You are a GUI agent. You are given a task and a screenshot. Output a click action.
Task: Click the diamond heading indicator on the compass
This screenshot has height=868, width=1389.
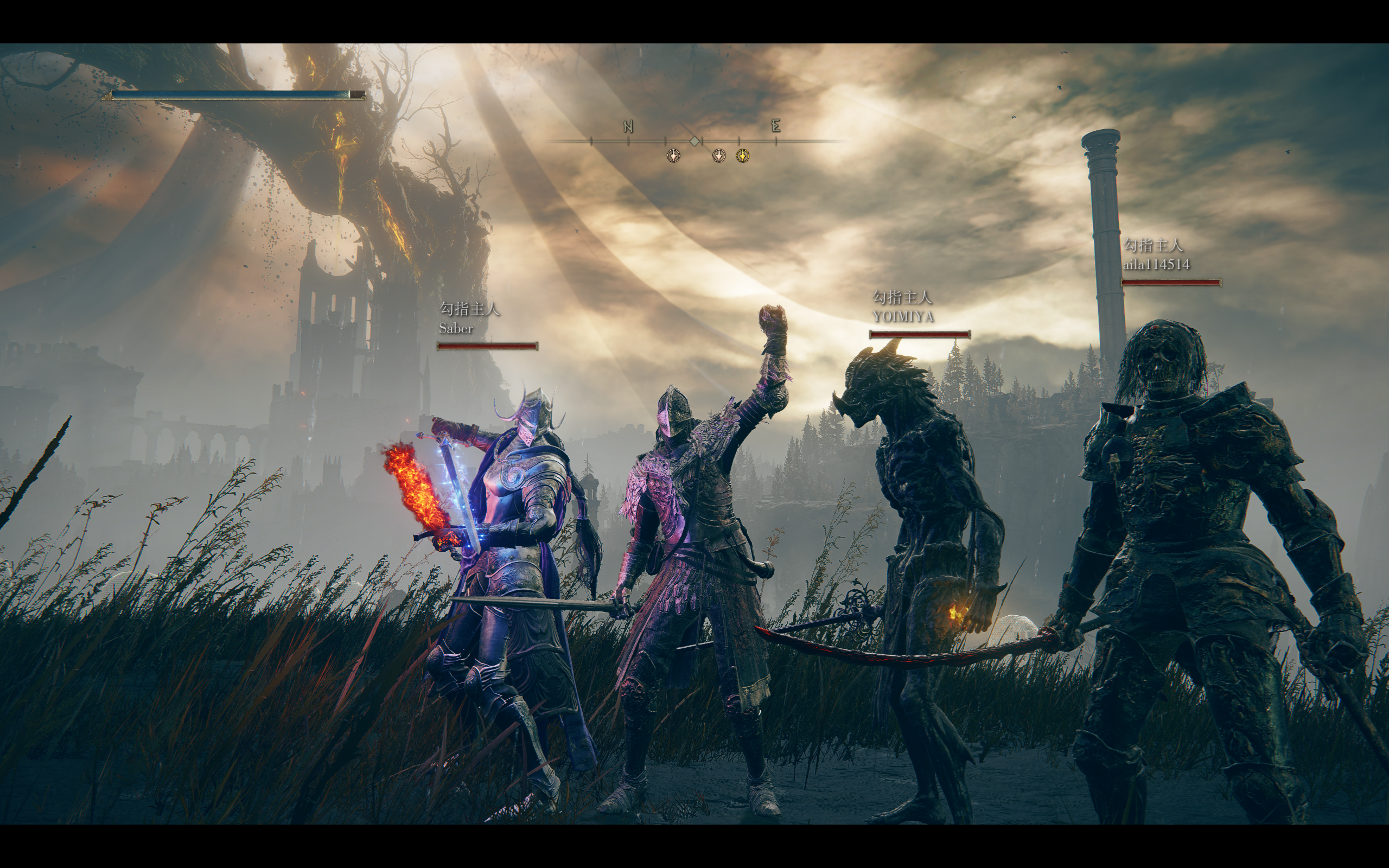[x=694, y=141]
